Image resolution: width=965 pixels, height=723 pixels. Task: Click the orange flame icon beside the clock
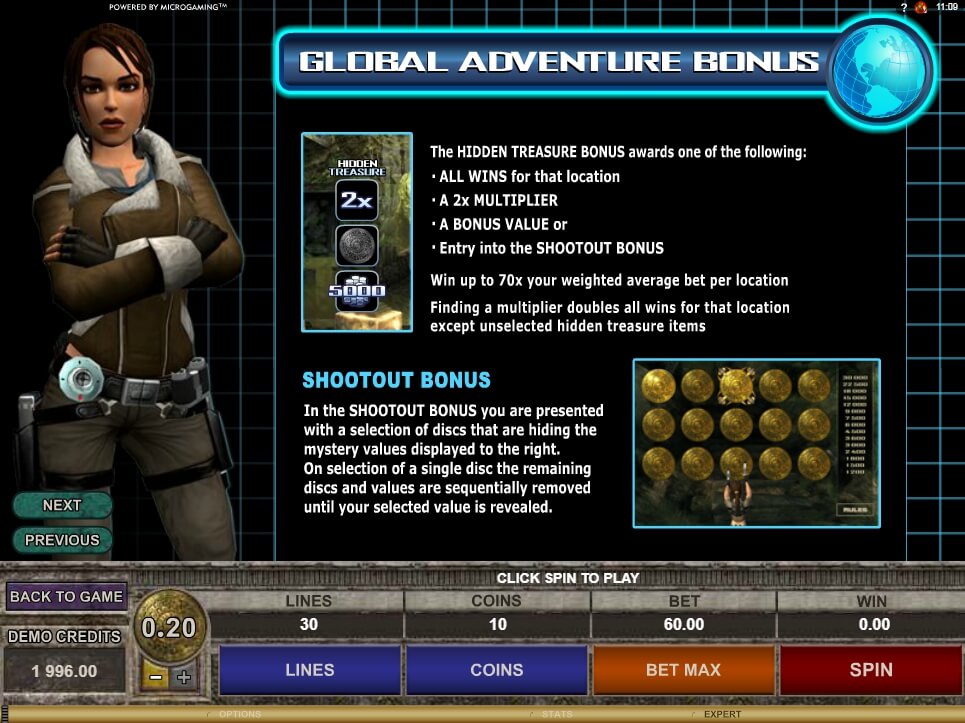pyautogui.click(x=920, y=7)
